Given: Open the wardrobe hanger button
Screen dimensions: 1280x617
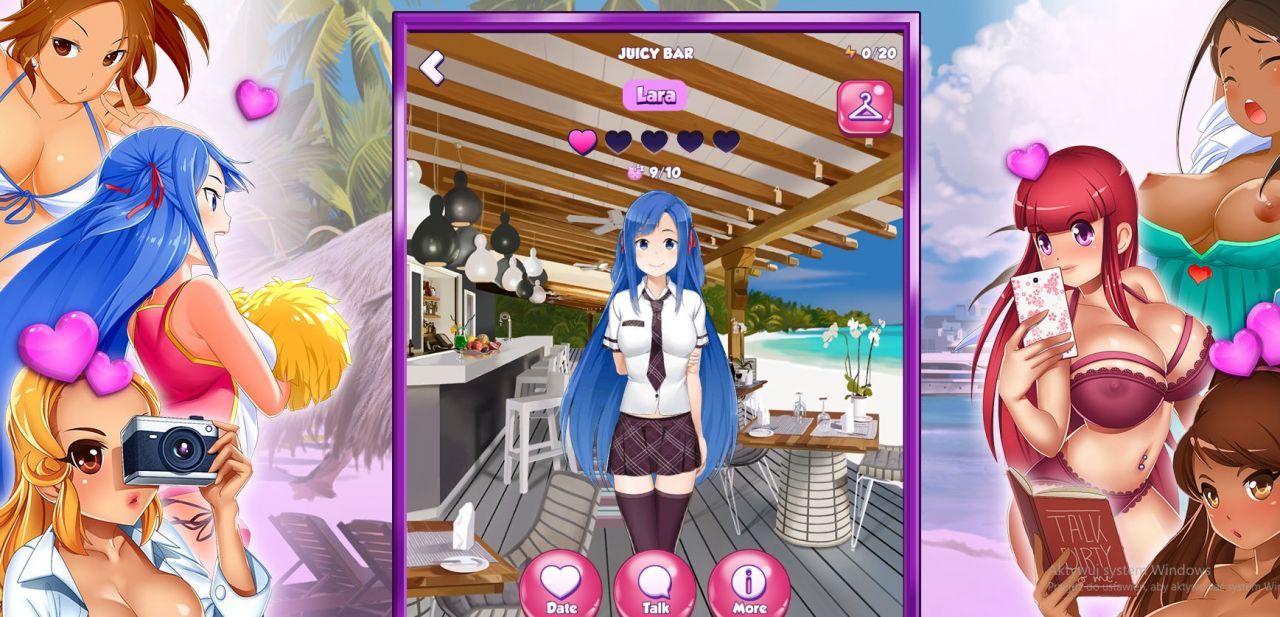Looking at the screenshot, I should [864, 107].
